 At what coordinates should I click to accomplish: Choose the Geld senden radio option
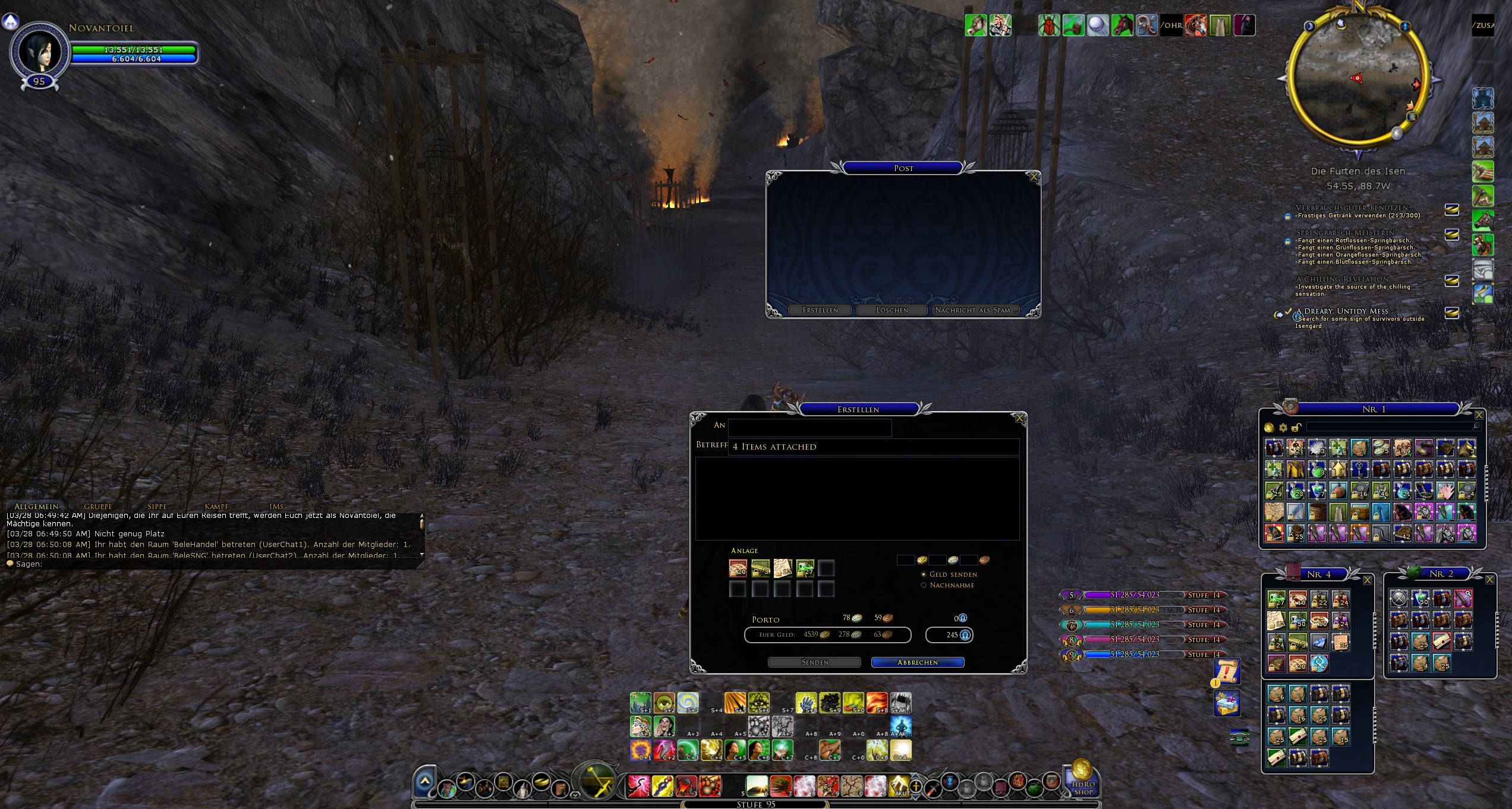(x=924, y=574)
